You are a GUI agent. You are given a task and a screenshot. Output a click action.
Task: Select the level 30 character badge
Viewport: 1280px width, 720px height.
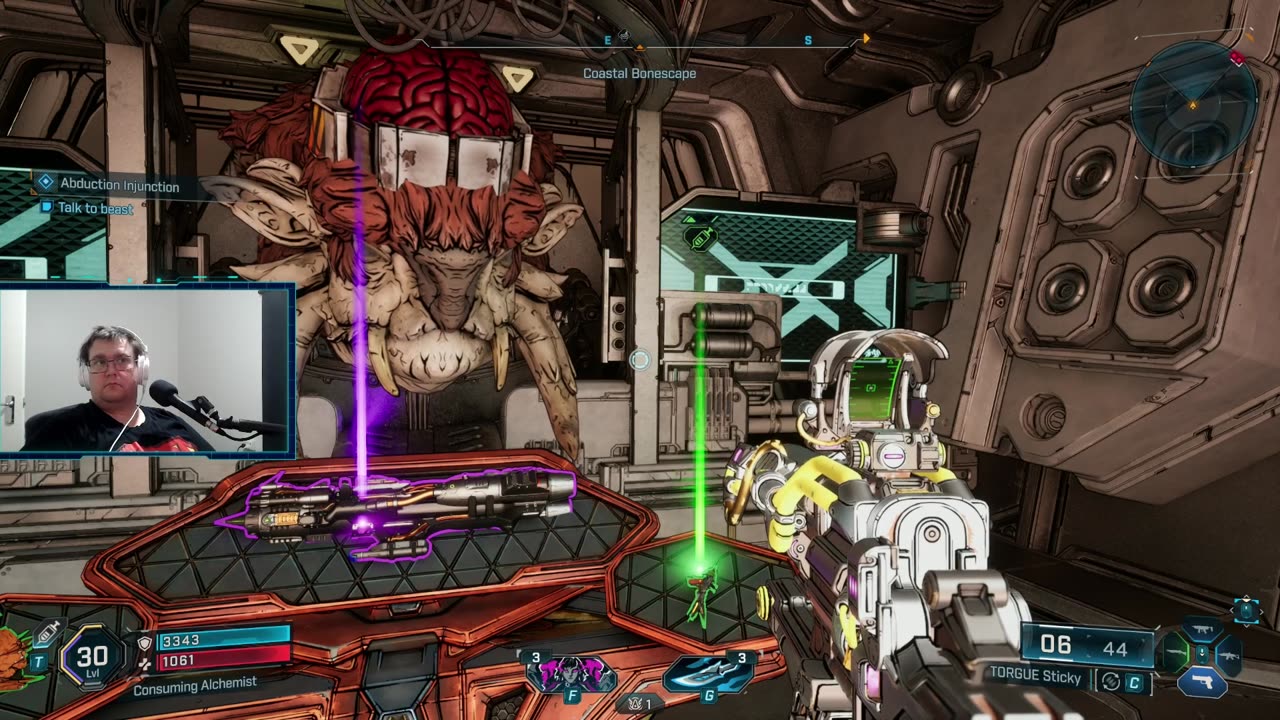(x=92, y=658)
